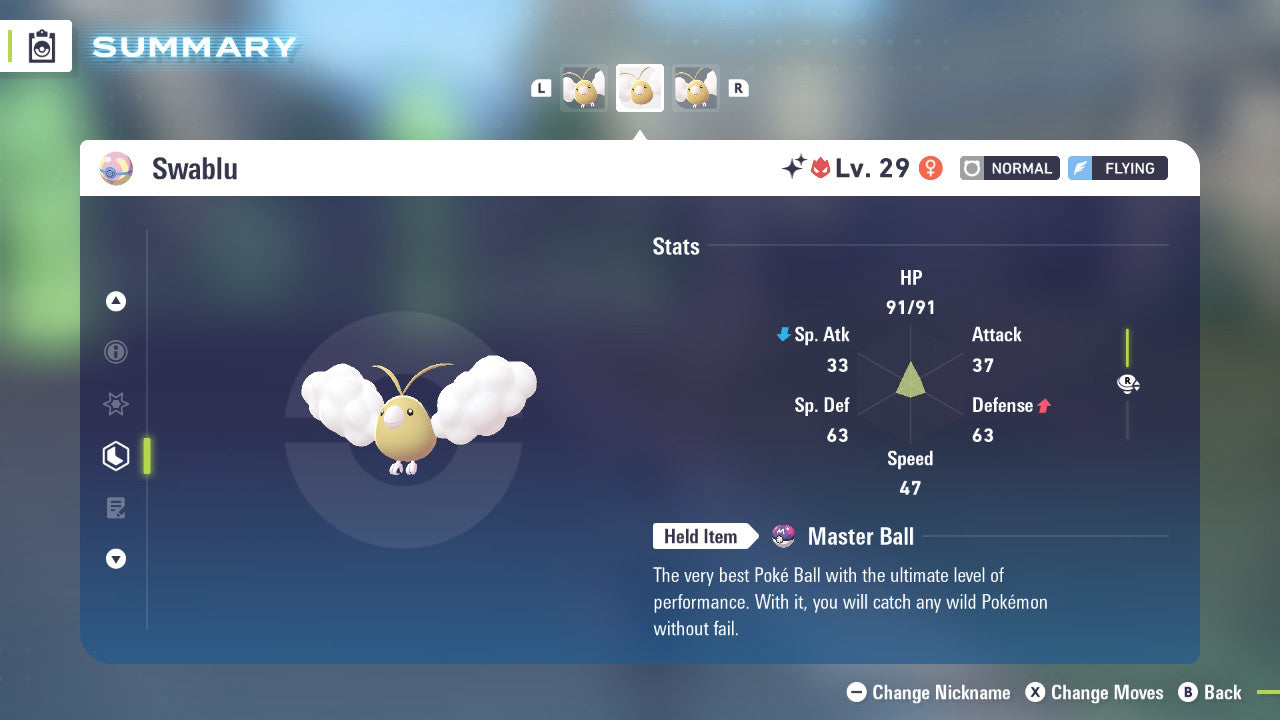Select the moves star icon in the sidebar

(116, 404)
